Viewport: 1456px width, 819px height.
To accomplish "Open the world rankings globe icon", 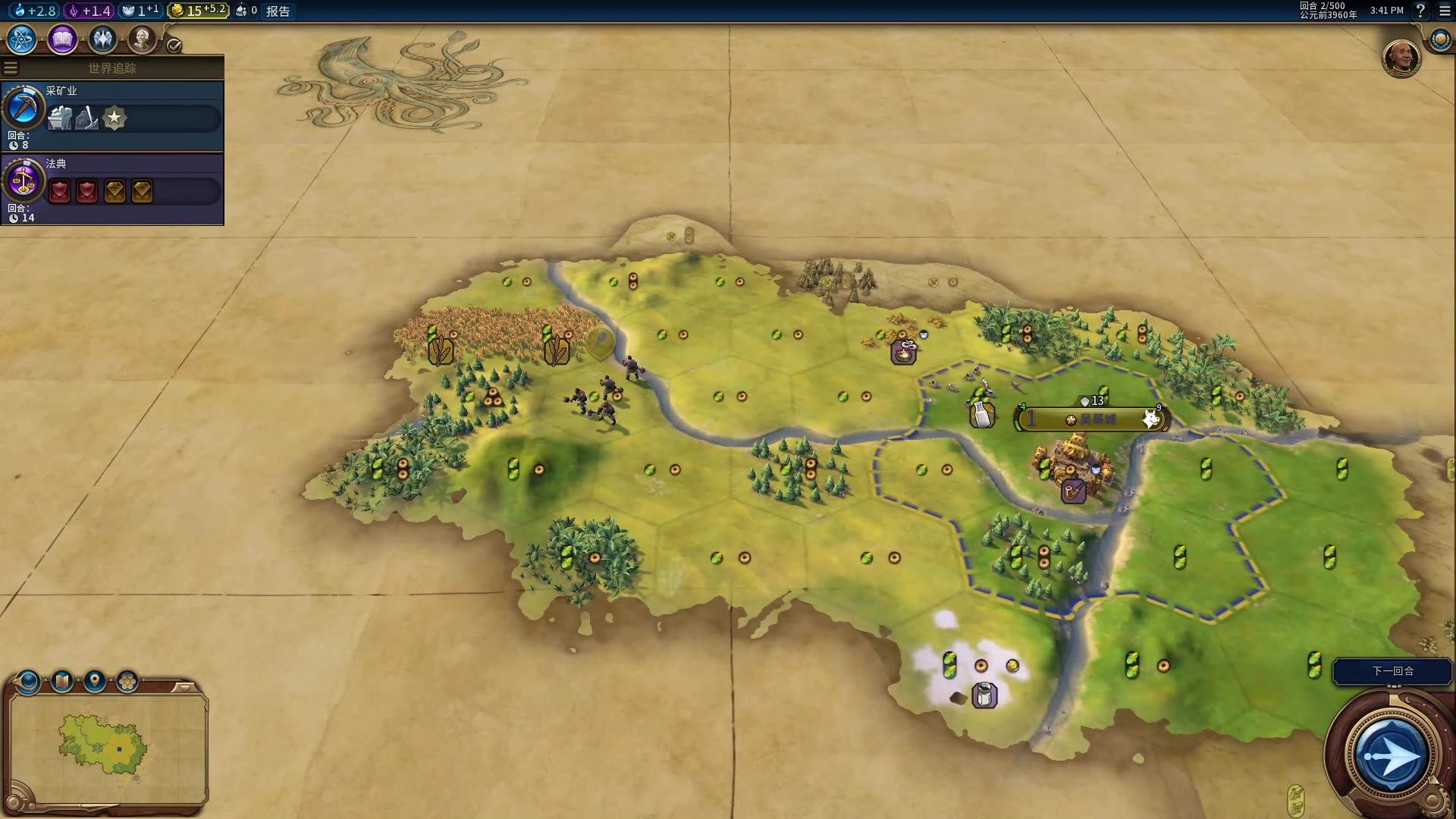I will (x=1440, y=39).
